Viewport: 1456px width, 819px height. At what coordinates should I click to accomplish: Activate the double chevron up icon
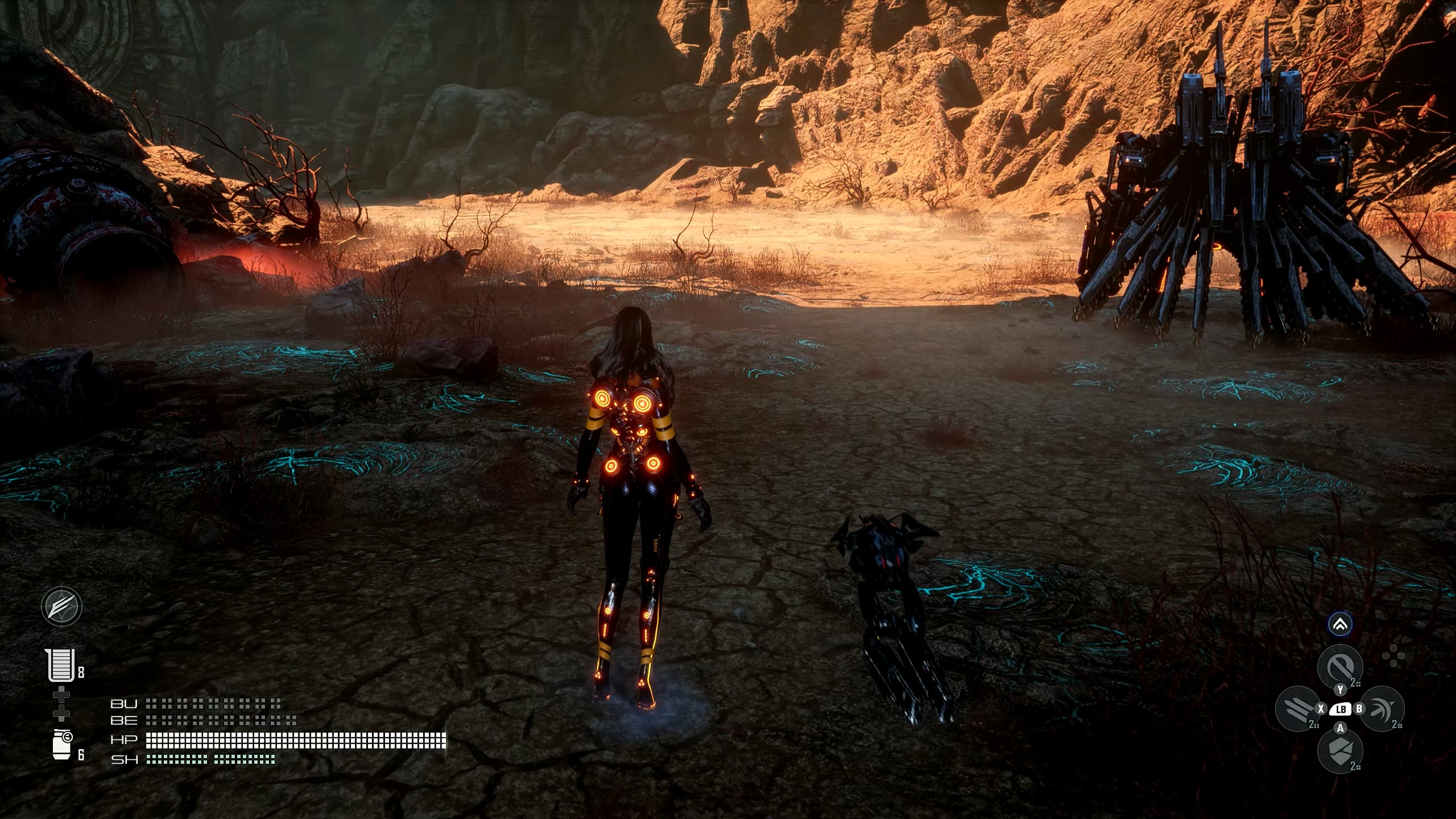pyautogui.click(x=1340, y=625)
